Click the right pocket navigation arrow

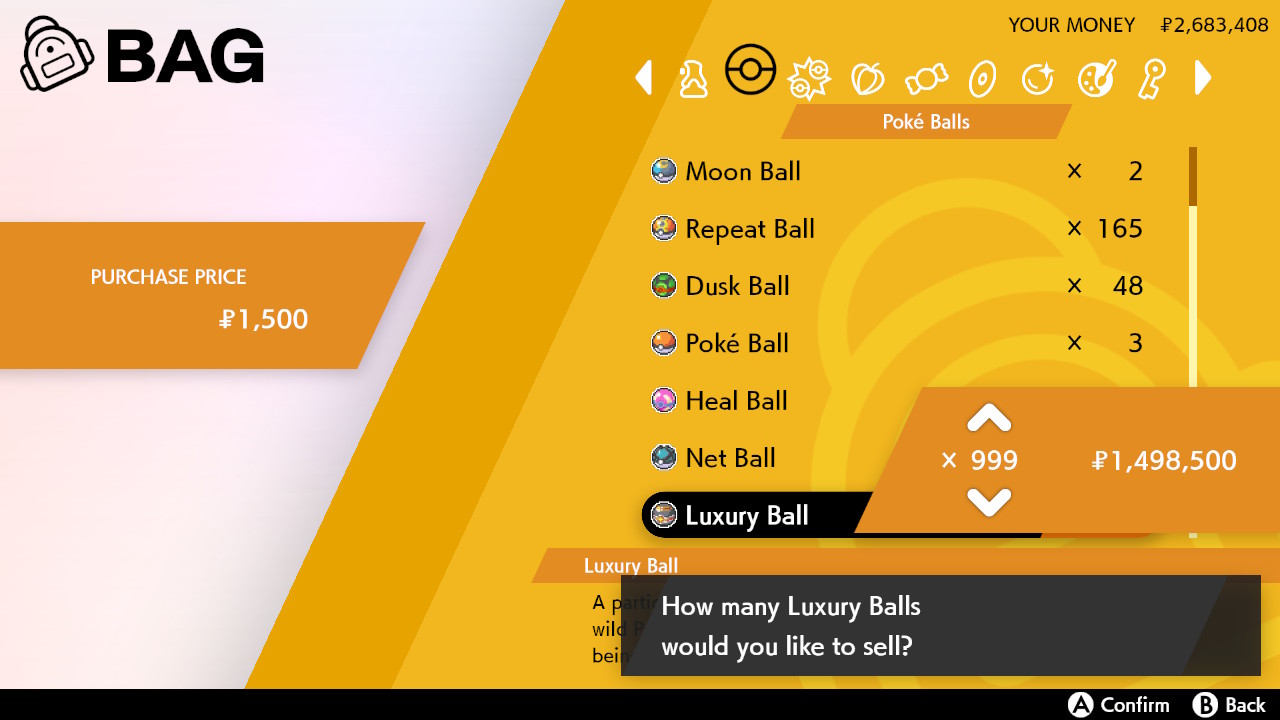pyautogui.click(x=1203, y=78)
